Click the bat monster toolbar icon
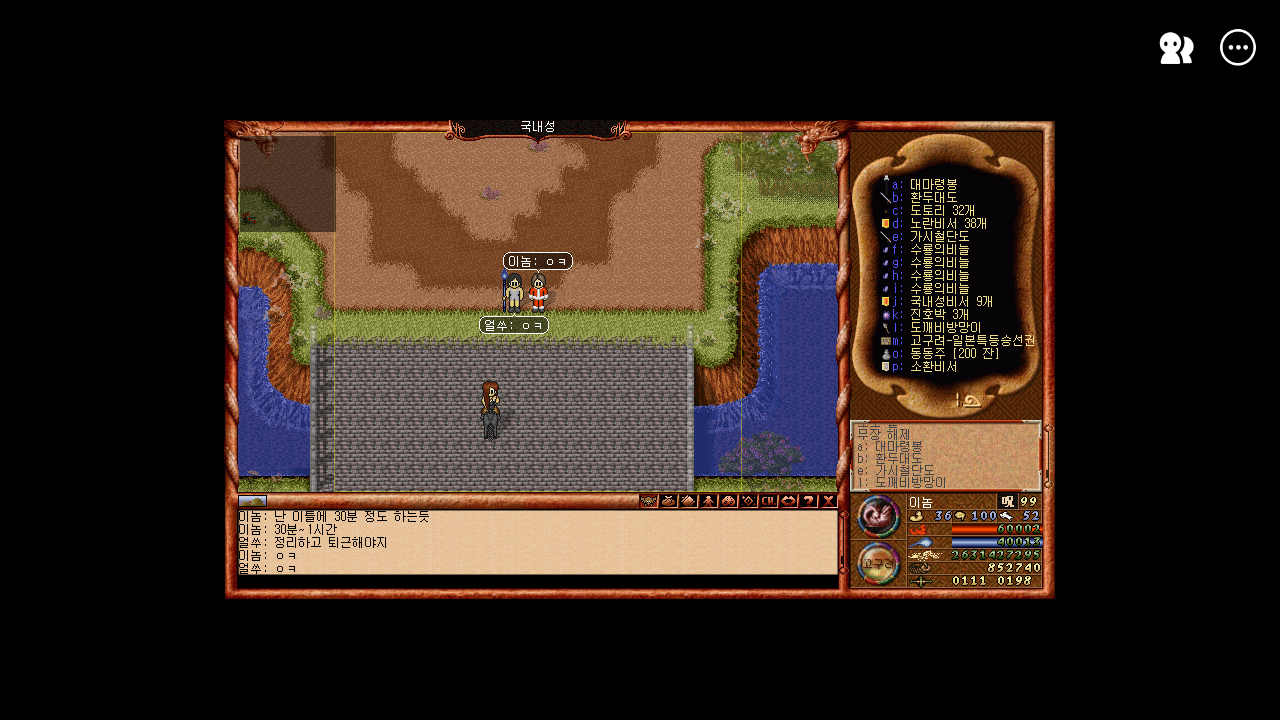 click(x=649, y=501)
